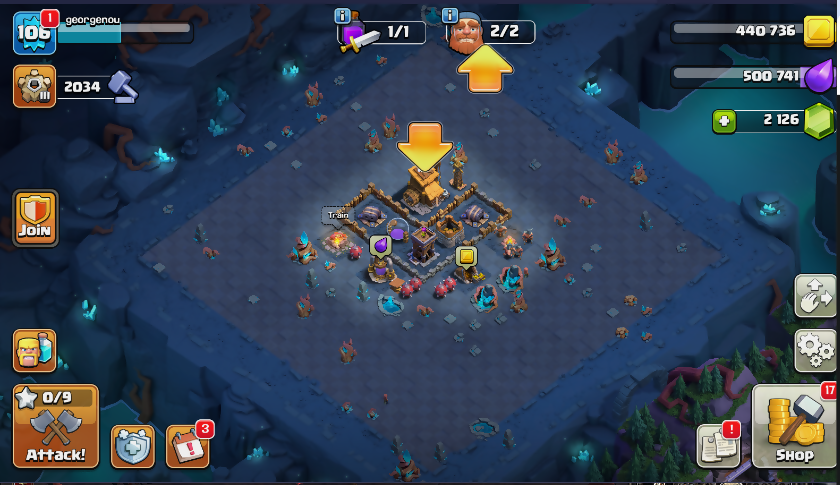Join a clan with the Join button
The height and width of the screenshot is (485, 840).
click(x=35, y=218)
